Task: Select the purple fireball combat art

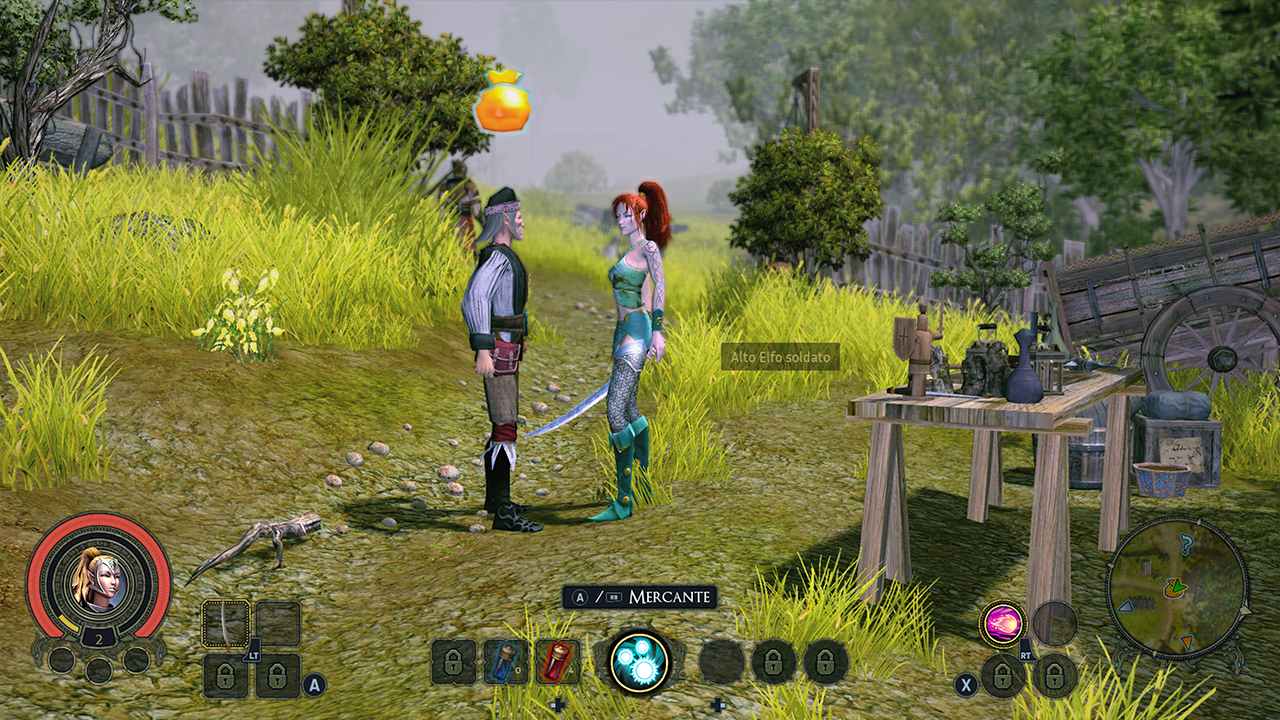Action: pyautogui.click(x=1000, y=623)
